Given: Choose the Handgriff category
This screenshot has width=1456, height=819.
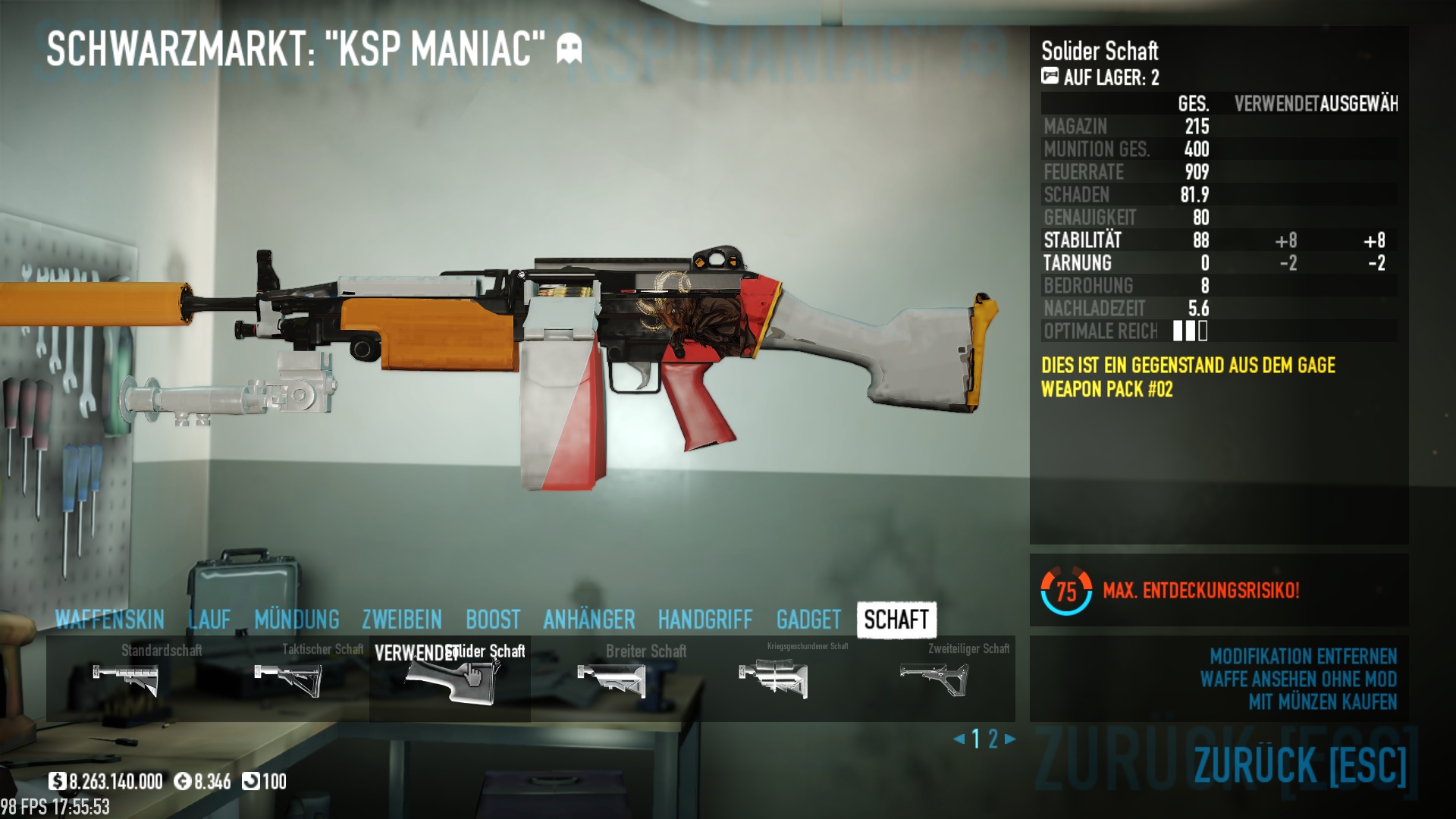Looking at the screenshot, I should click(x=705, y=620).
